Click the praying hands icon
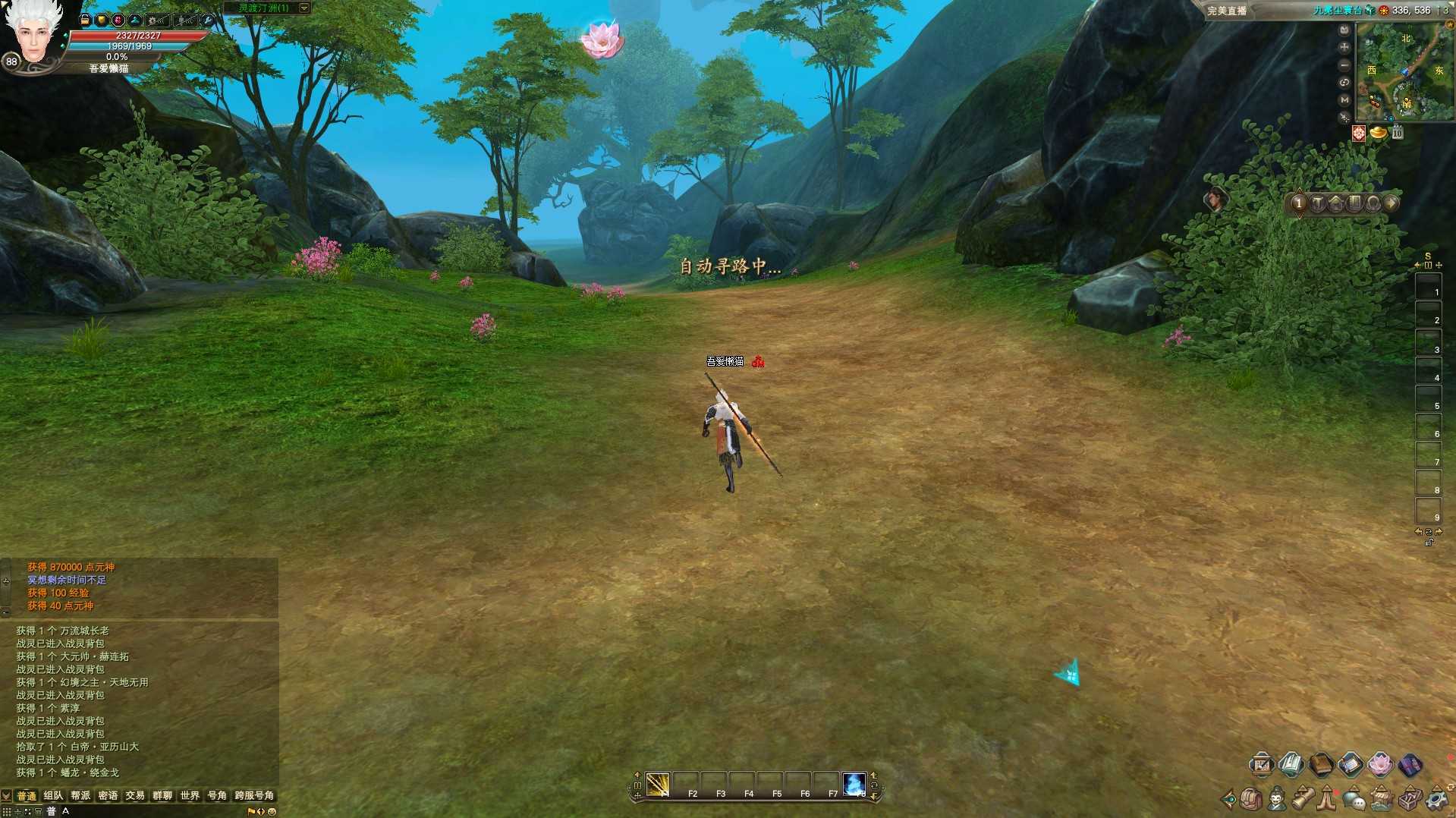Viewport: 1456px width, 818px height. [1327, 799]
